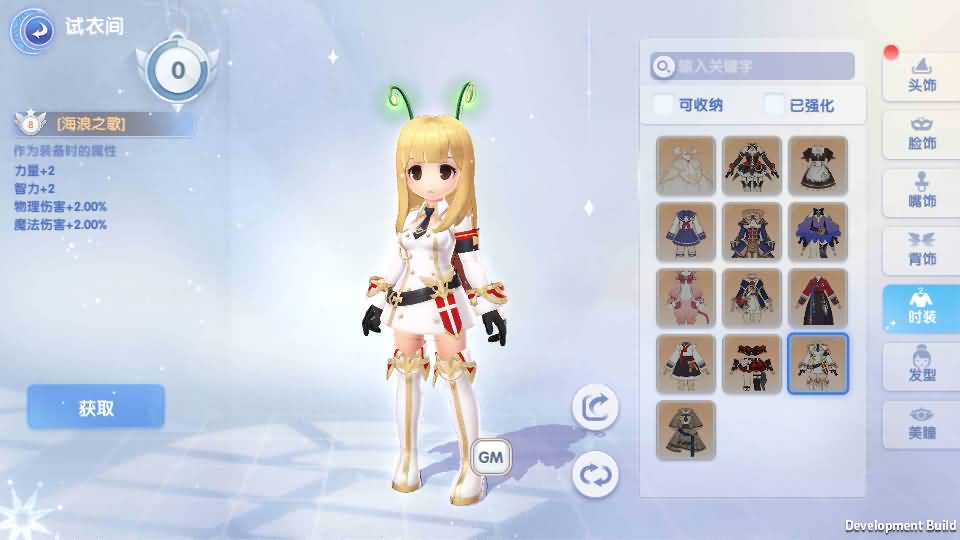The image size is (960, 540).
Task: Switch to the 美瞳 eye color tab
Action: (921, 423)
